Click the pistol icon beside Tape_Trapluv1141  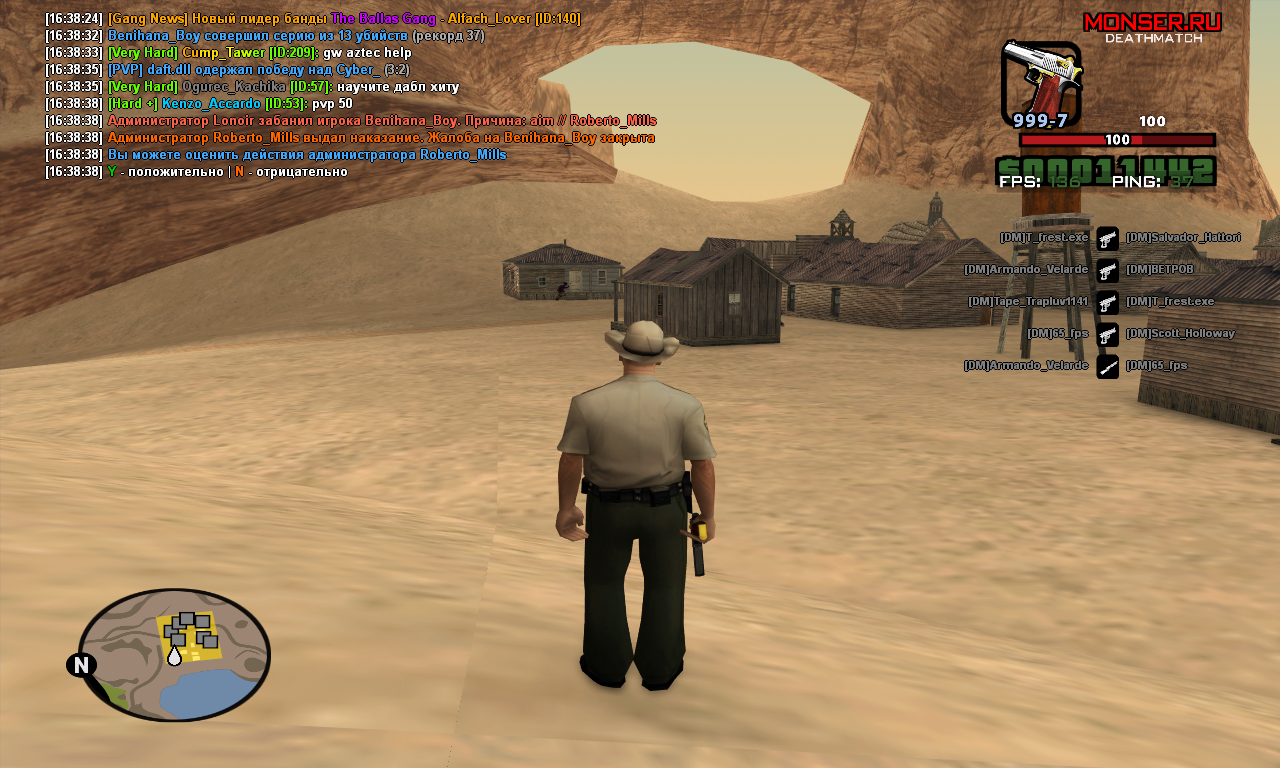point(1107,302)
